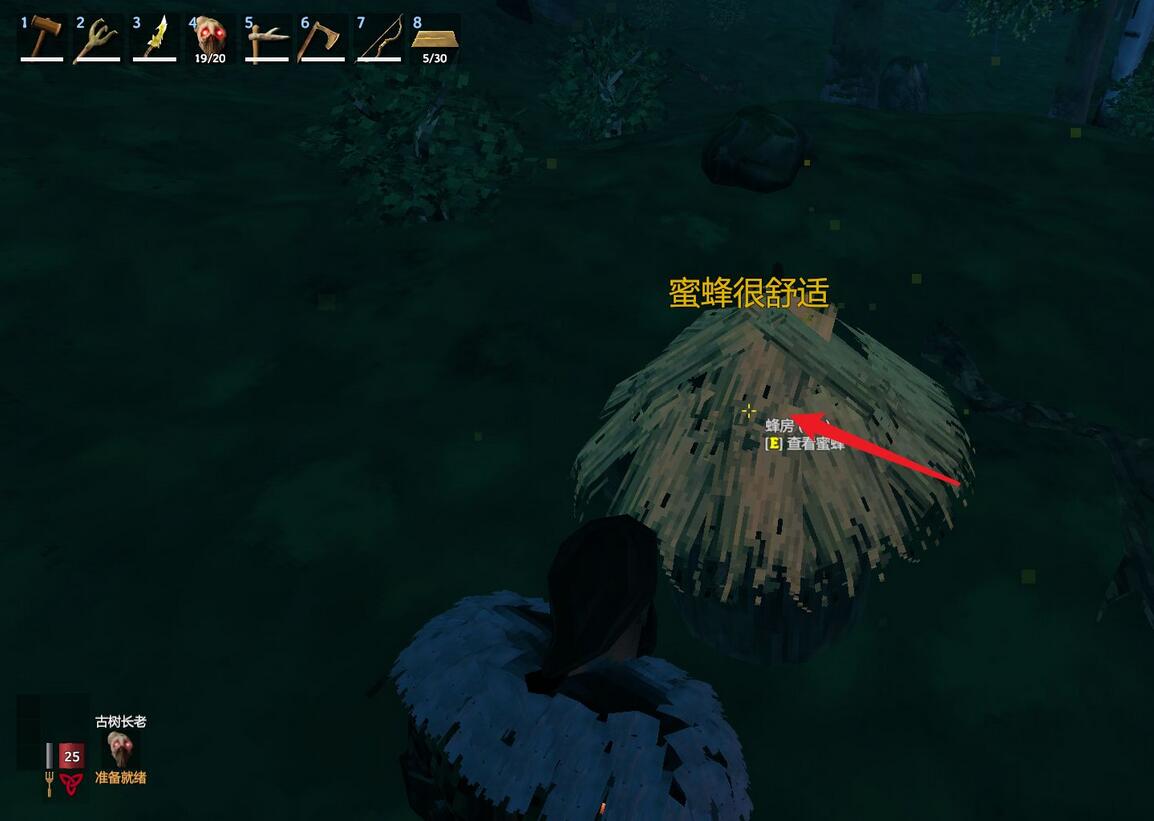Select the axe in hotbar slot 6
Image resolution: width=1154 pixels, height=821 pixels.
pyautogui.click(x=322, y=38)
